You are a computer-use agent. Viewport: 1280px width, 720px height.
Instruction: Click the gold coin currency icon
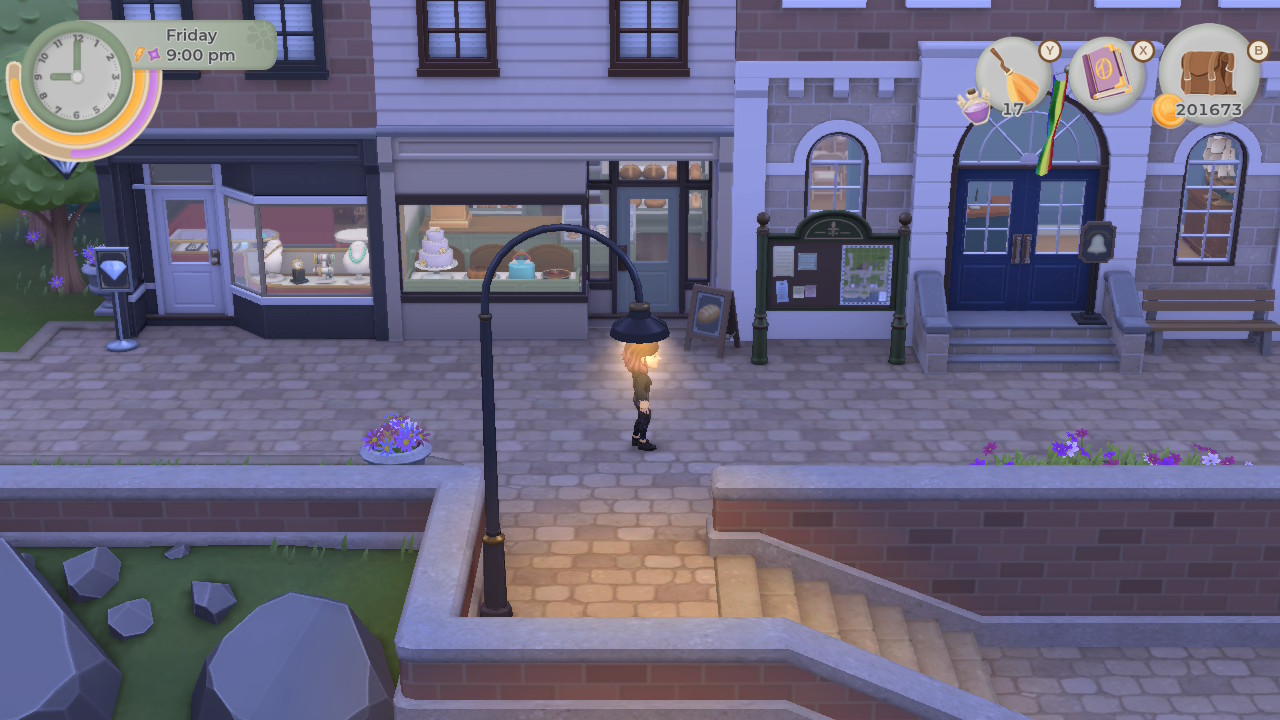[x=1166, y=110]
